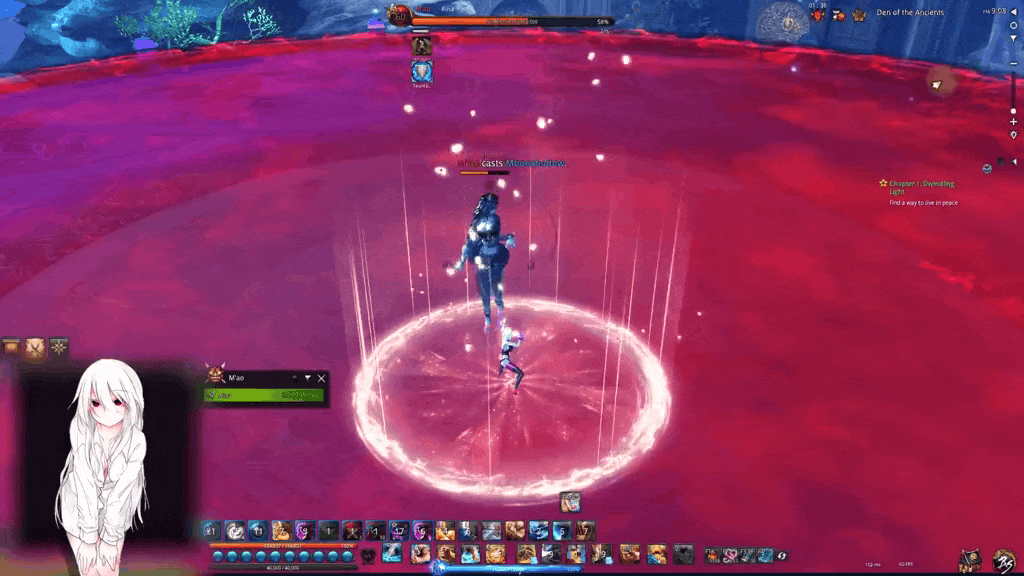Screen dimensions: 1024x576
Task: Close the M'ao damage meter panel
Action: (321, 378)
